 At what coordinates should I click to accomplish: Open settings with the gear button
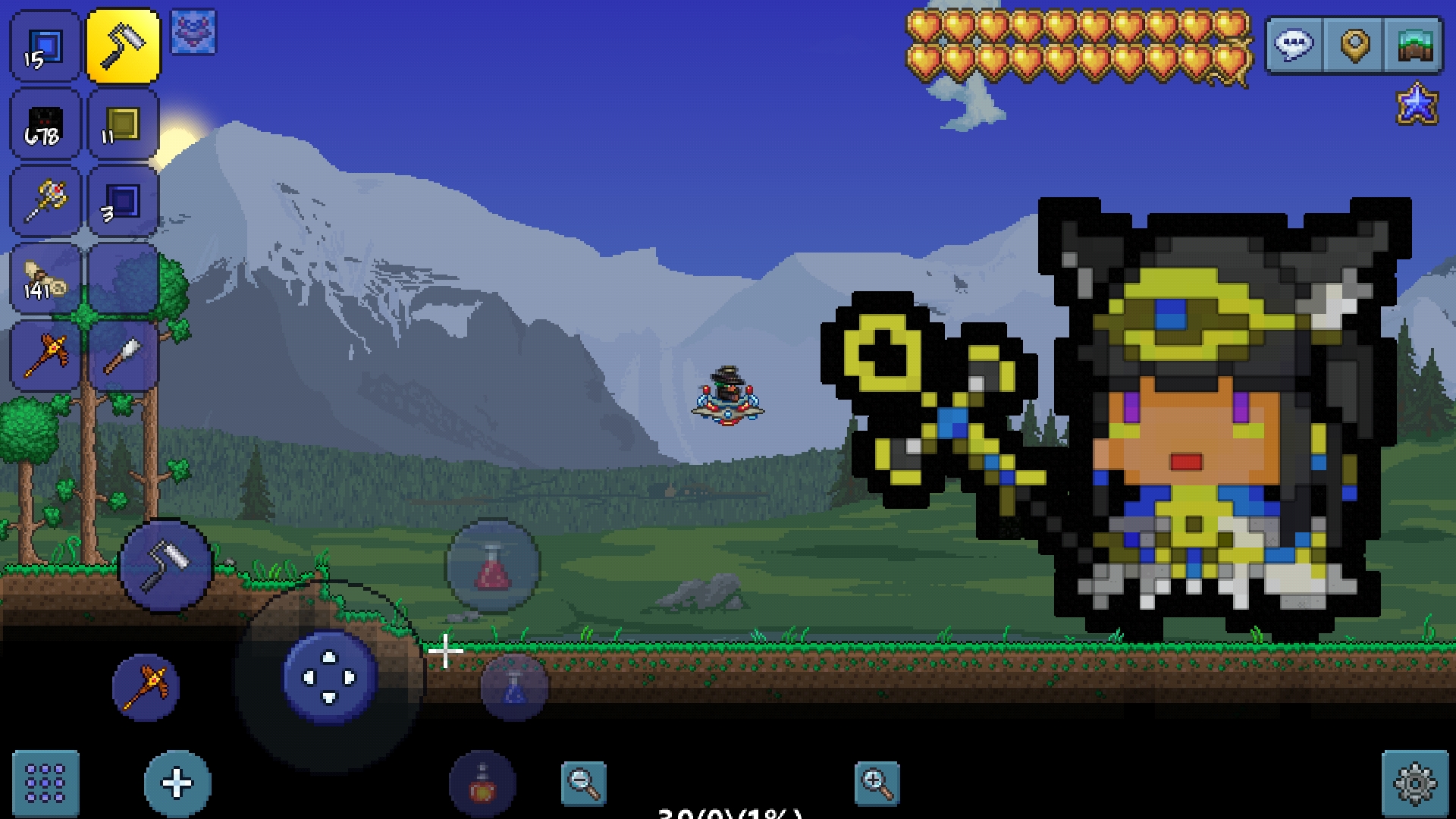pyautogui.click(x=1415, y=784)
